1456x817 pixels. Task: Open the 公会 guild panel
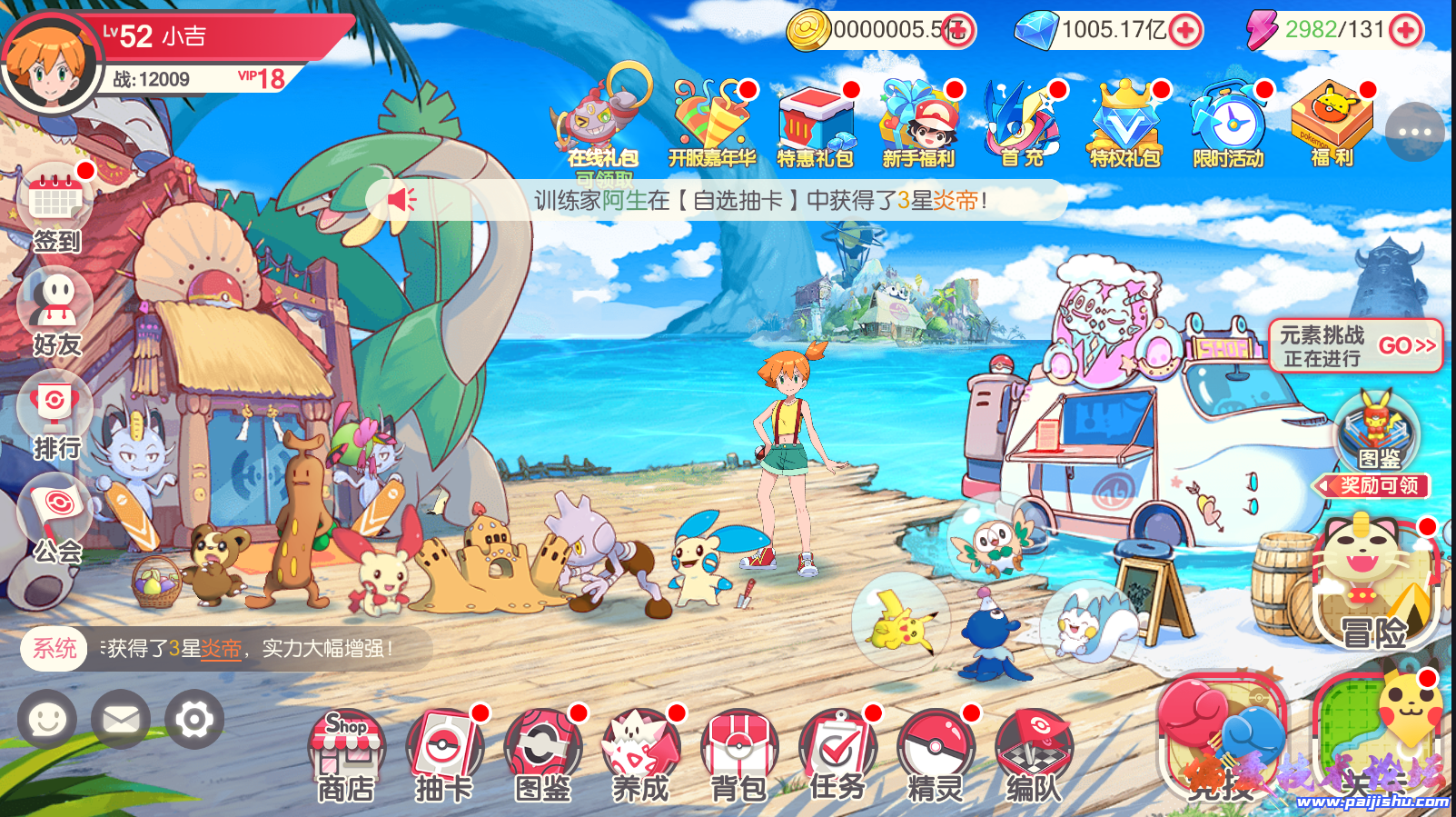click(56, 518)
